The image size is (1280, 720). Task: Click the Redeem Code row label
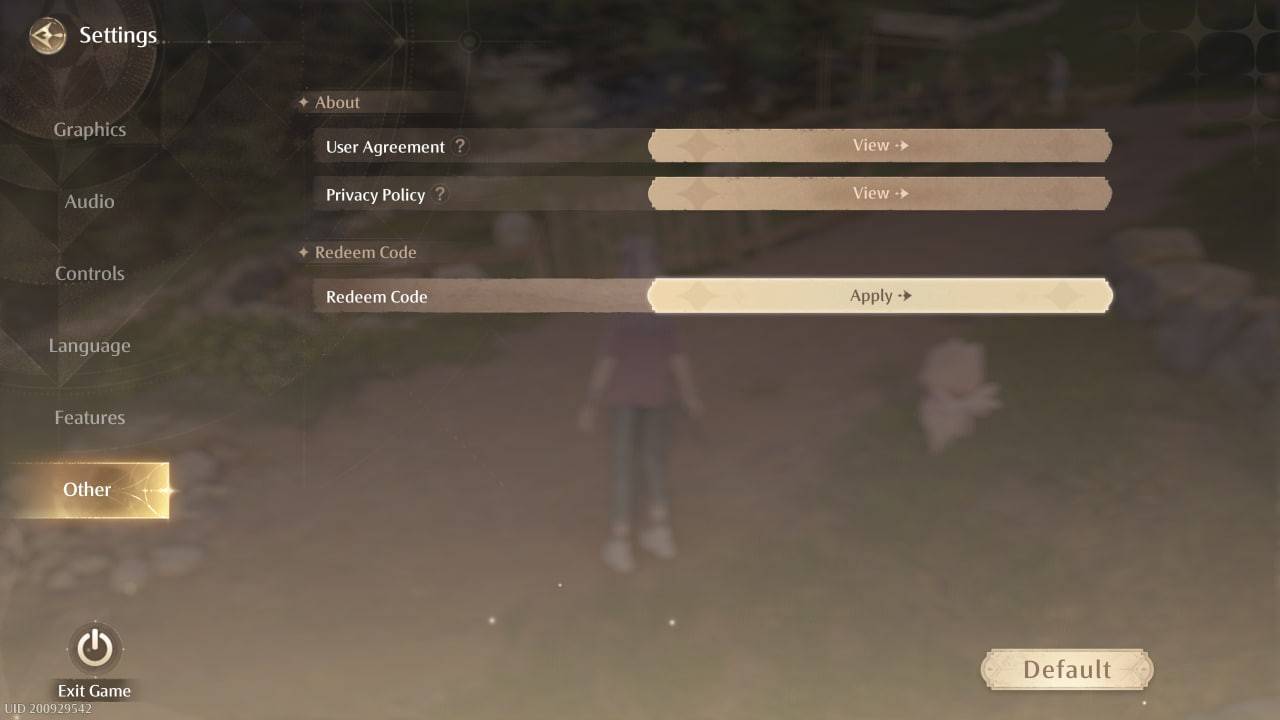point(376,297)
